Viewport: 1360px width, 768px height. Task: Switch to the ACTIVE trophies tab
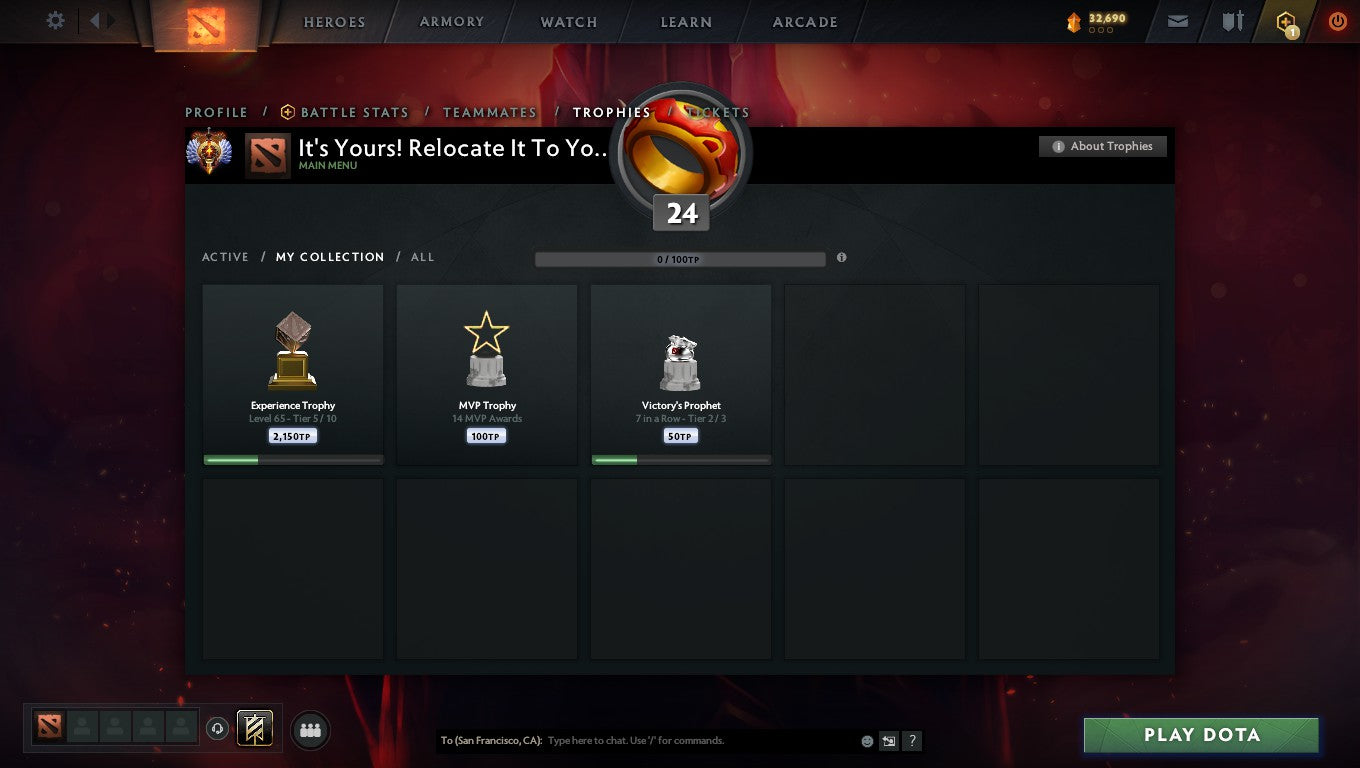[x=225, y=257]
